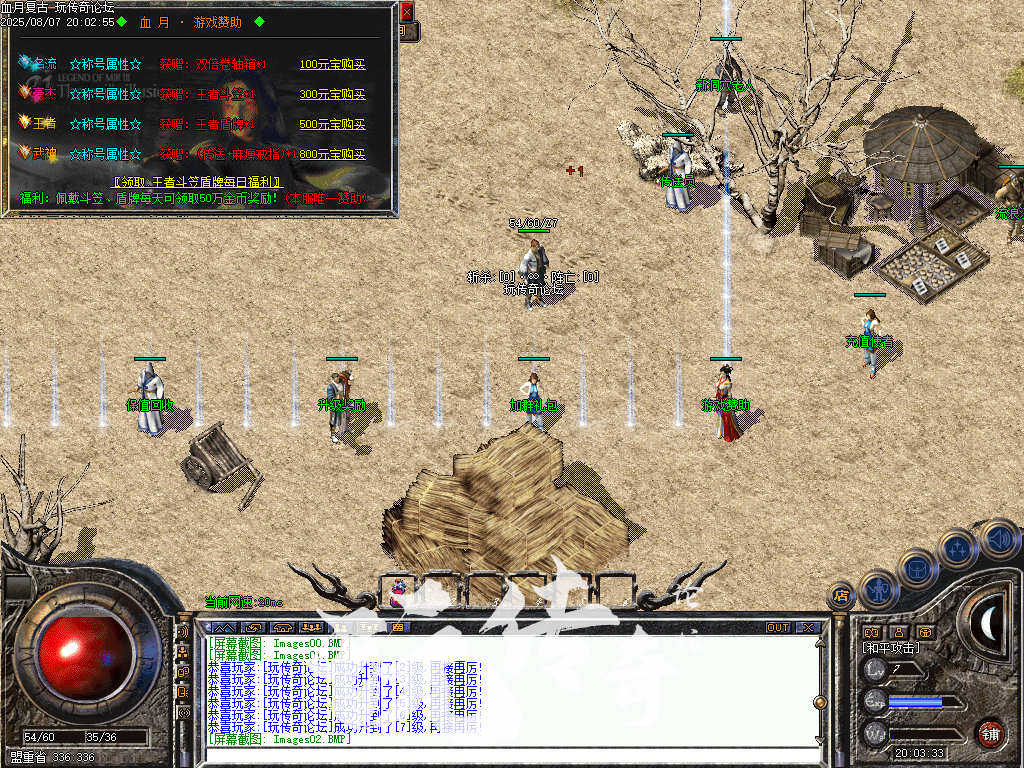
Task: Buy the 100元宝 名流 title package
Action: click(332, 64)
